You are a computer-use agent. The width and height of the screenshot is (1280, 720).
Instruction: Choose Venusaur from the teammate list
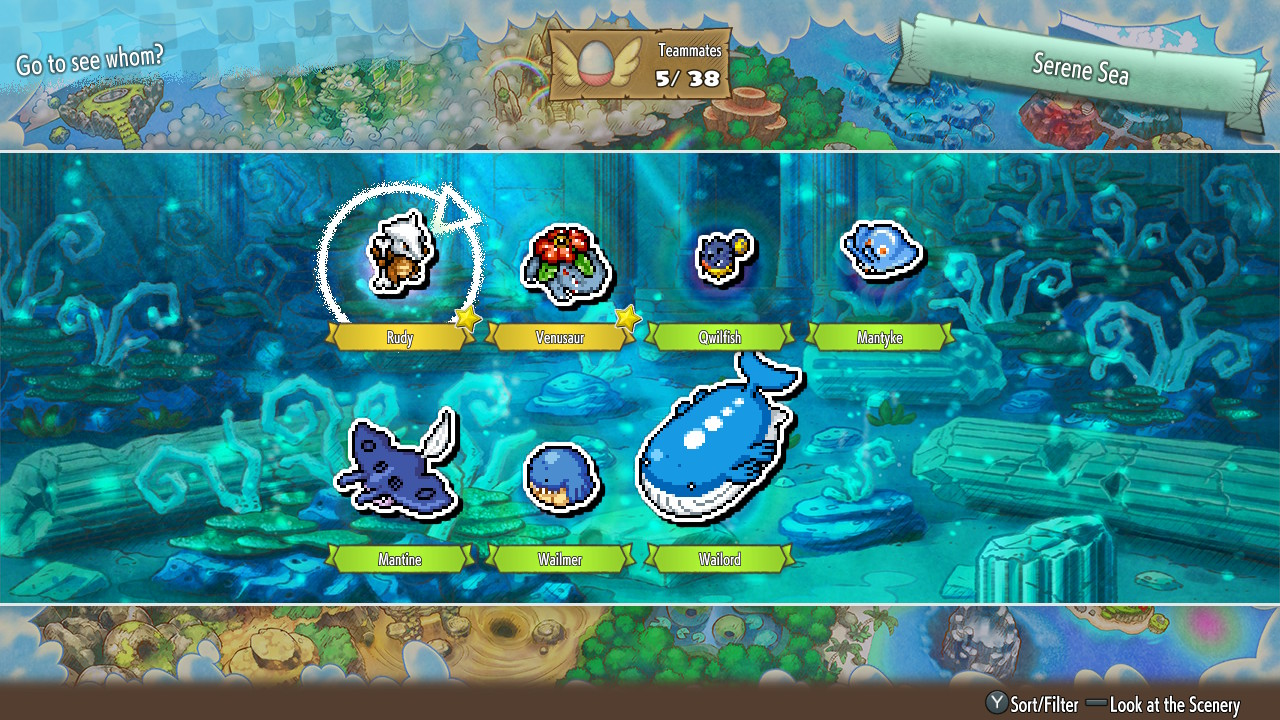click(559, 263)
